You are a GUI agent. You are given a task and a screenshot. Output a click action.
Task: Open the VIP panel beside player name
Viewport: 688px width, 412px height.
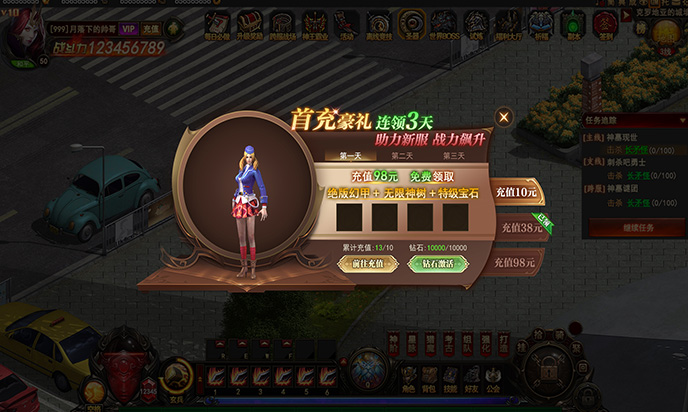pos(129,29)
